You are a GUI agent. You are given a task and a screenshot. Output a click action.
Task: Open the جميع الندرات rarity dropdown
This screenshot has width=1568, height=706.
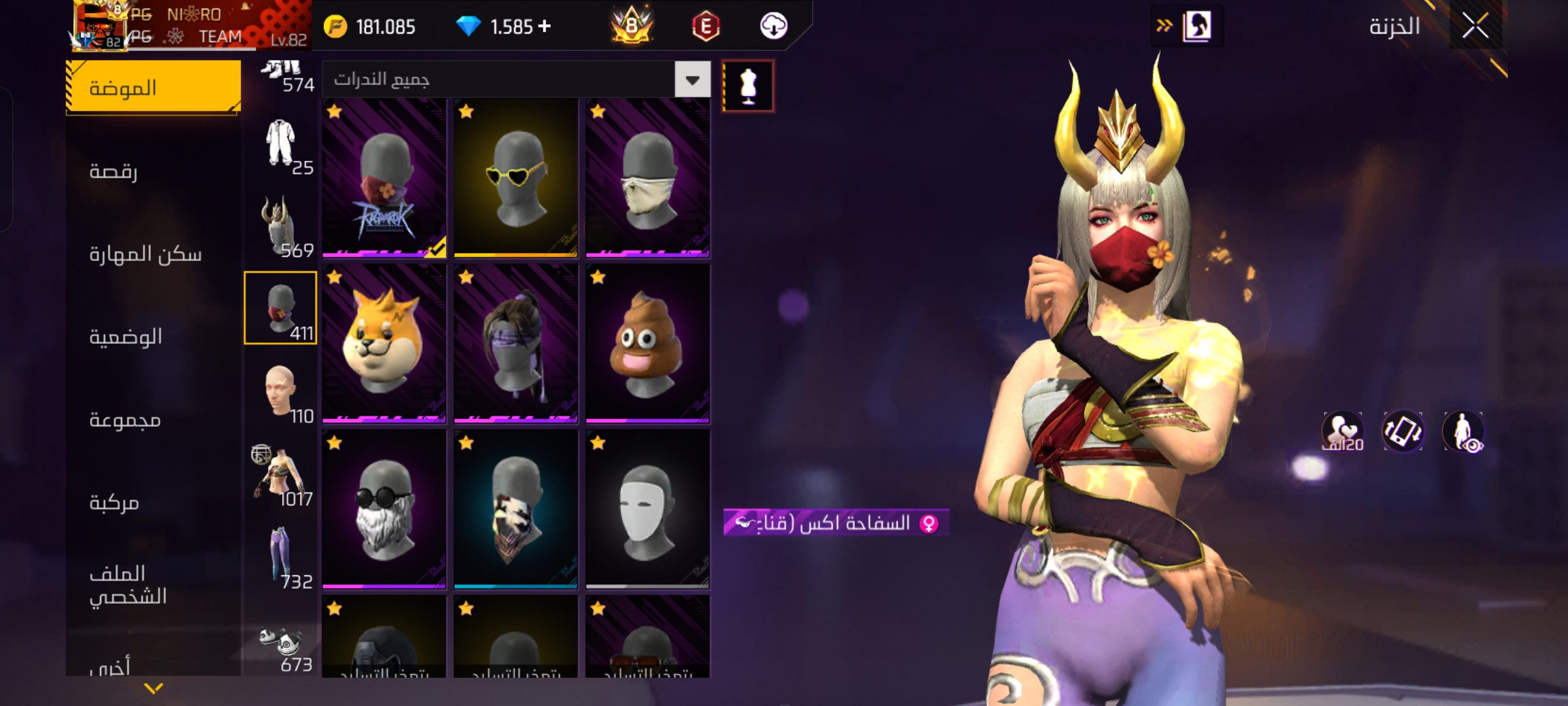click(x=693, y=80)
